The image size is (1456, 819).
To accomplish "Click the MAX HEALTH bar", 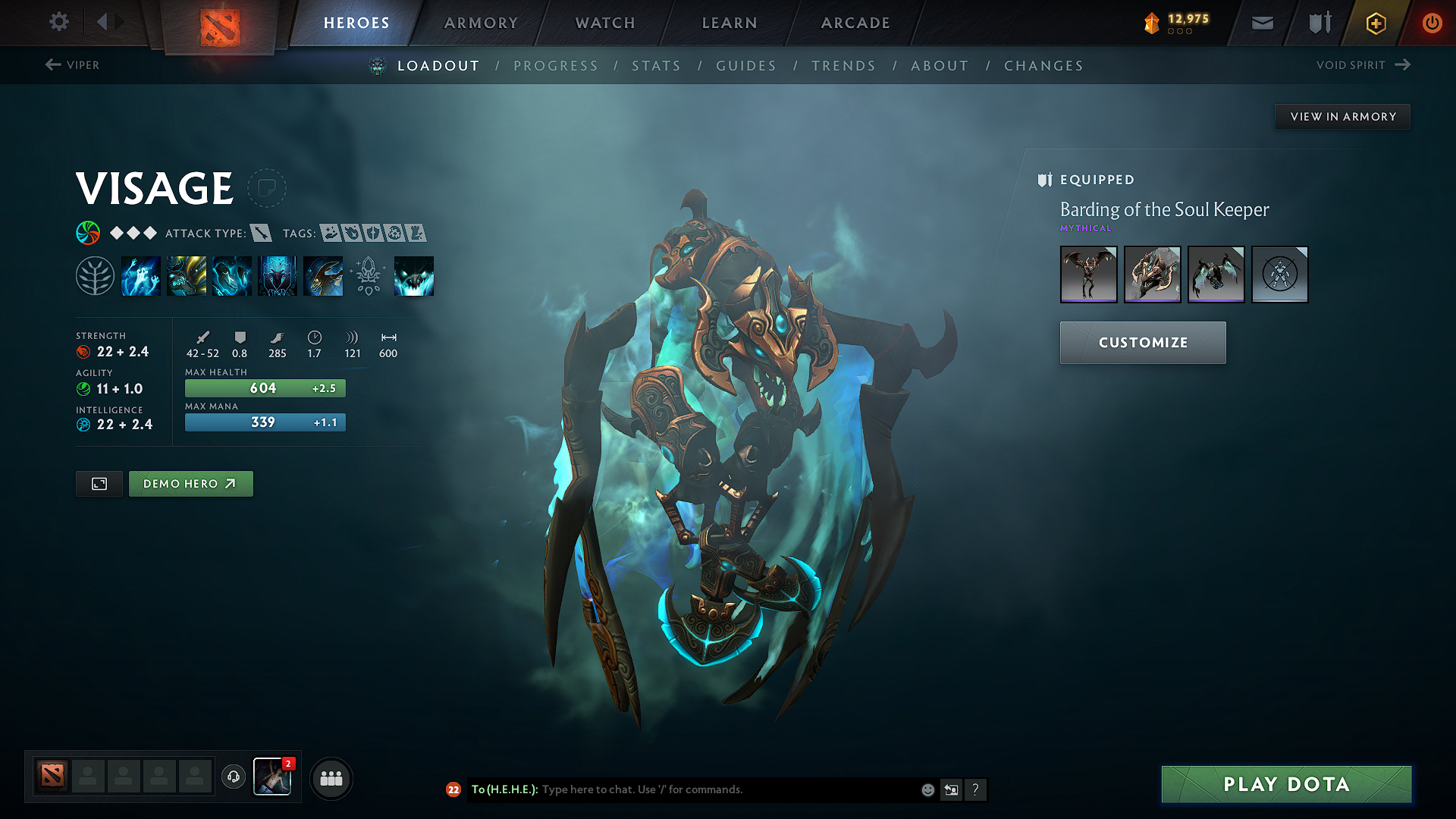I will 264,388.
